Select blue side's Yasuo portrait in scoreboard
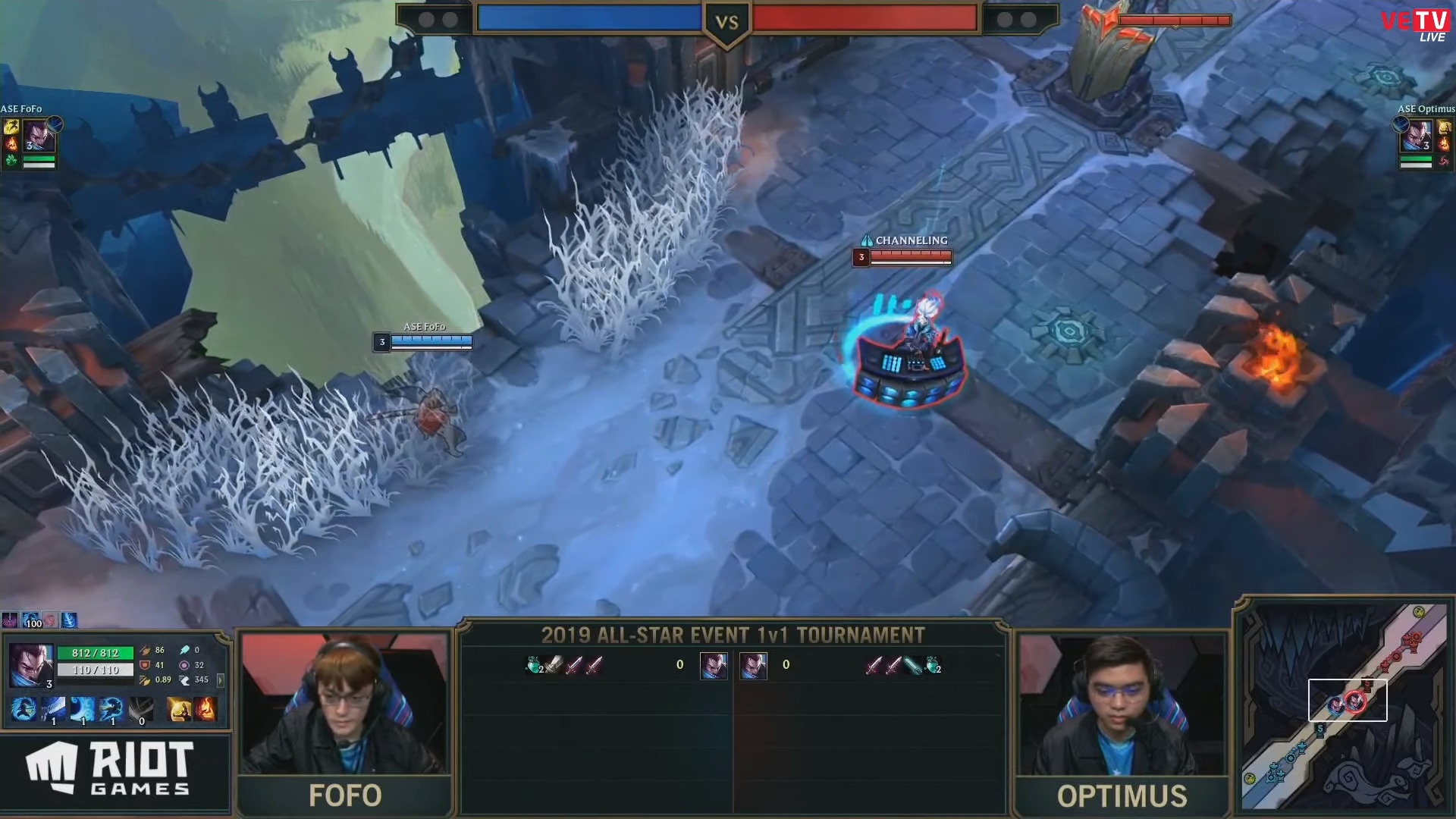 tap(713, 665)
